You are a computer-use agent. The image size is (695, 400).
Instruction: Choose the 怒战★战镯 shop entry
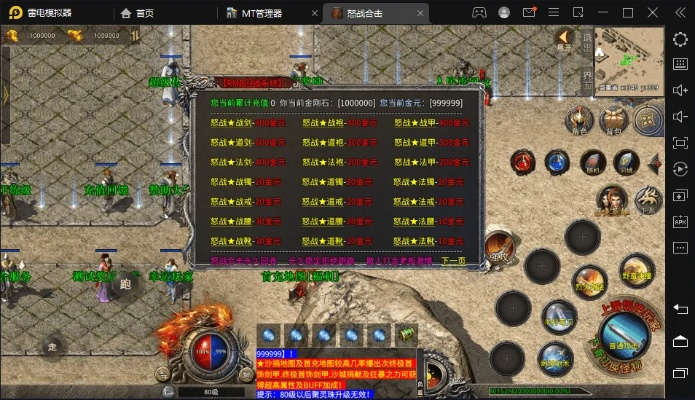[238, 182]
